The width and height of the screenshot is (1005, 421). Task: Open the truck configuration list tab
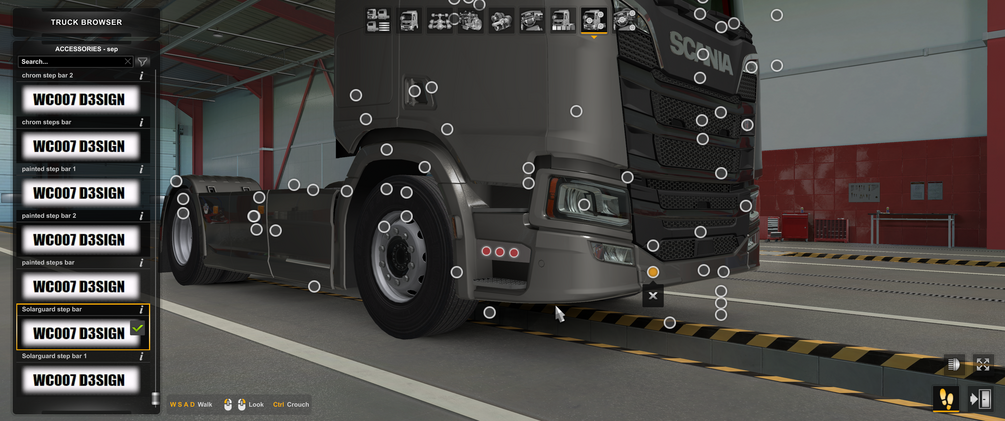(x=378, y=20)
